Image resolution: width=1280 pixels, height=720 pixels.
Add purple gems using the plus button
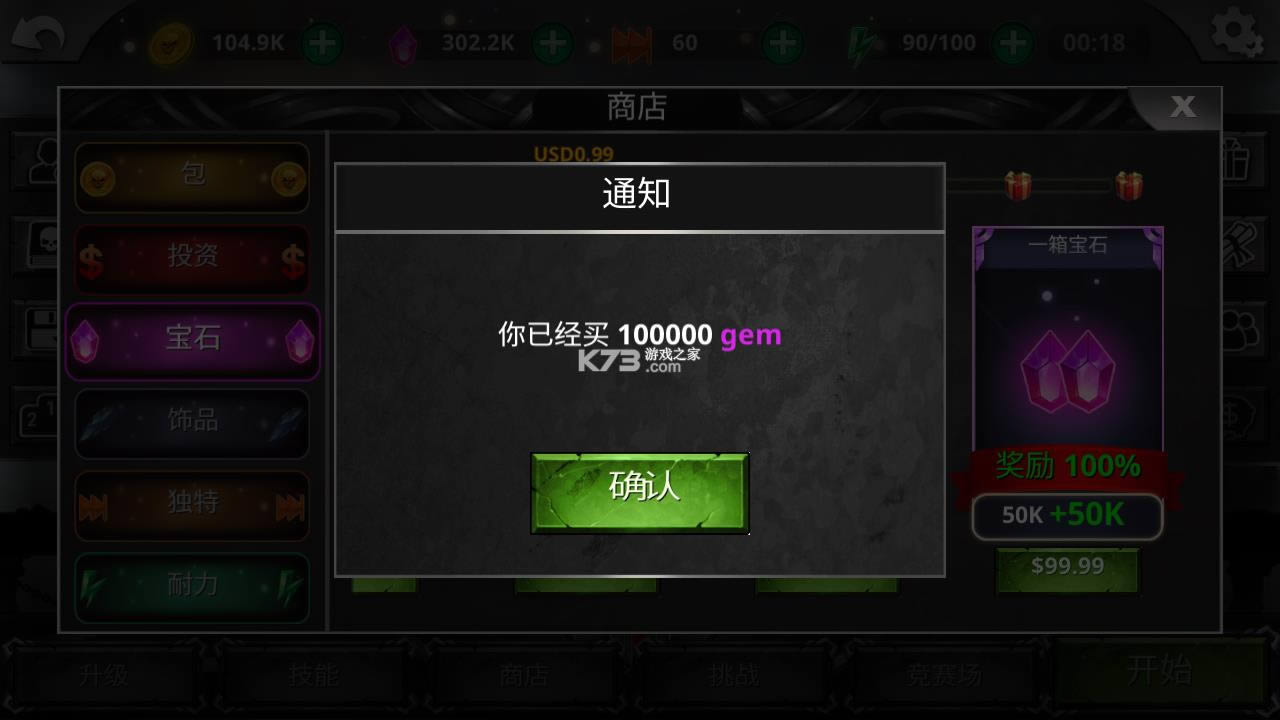pyautogui.click(x=551, y=43)
